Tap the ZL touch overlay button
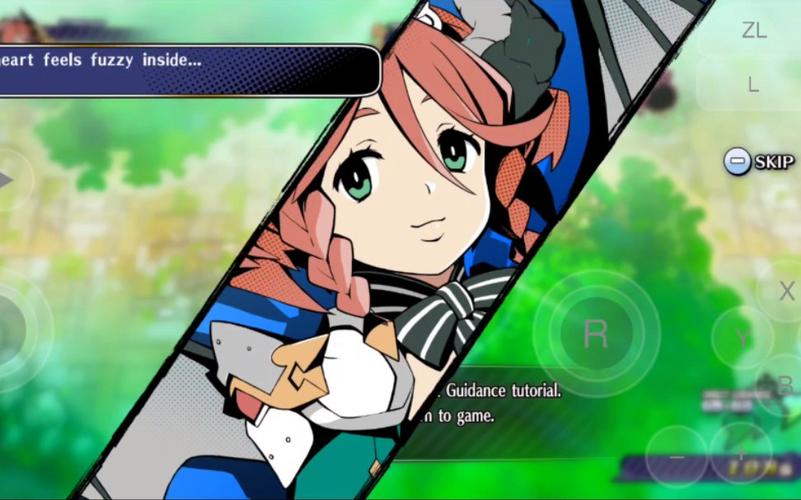 [x=753, y=30]
